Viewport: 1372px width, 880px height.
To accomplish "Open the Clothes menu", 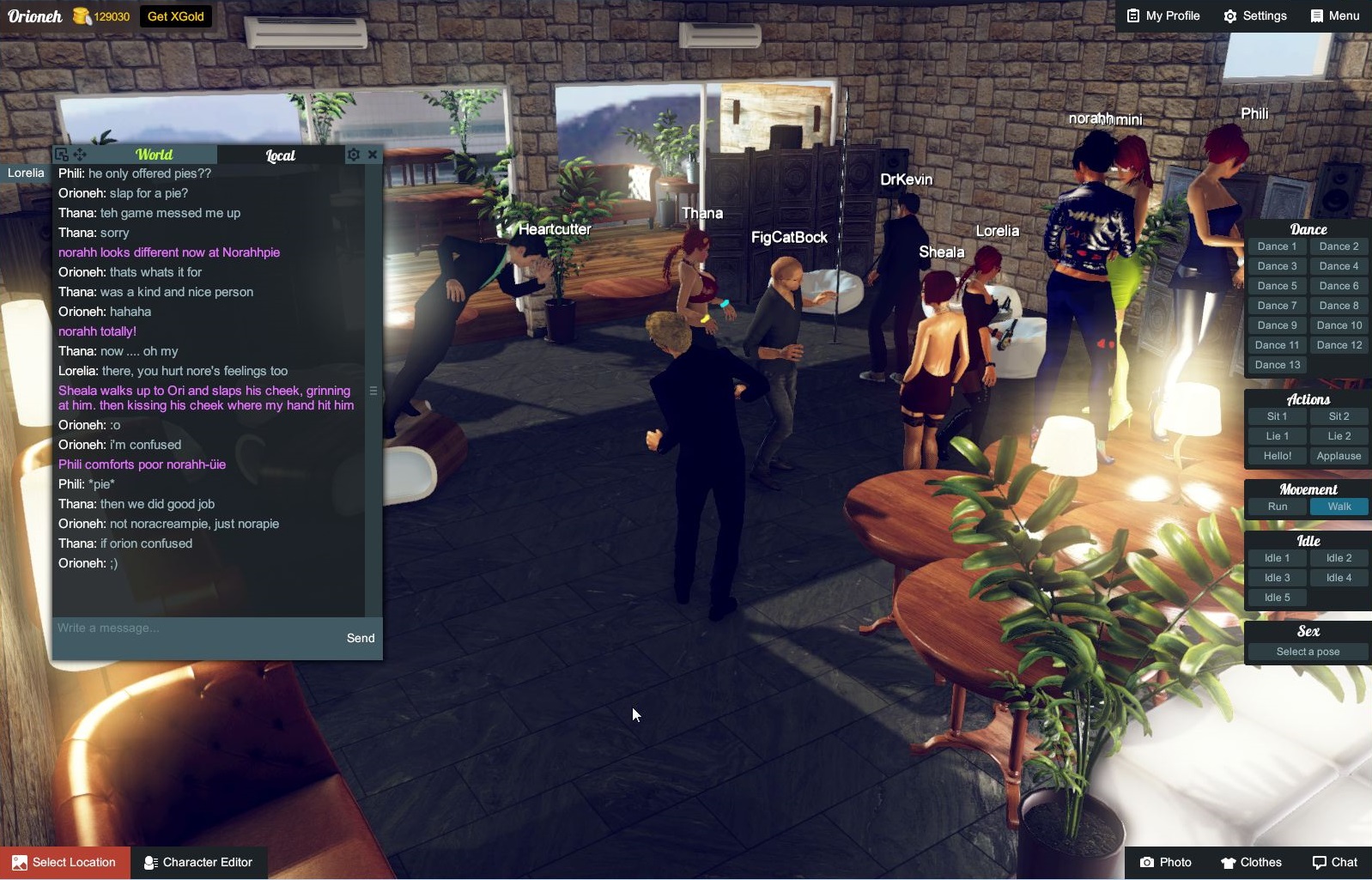I will click(1251, 862).
